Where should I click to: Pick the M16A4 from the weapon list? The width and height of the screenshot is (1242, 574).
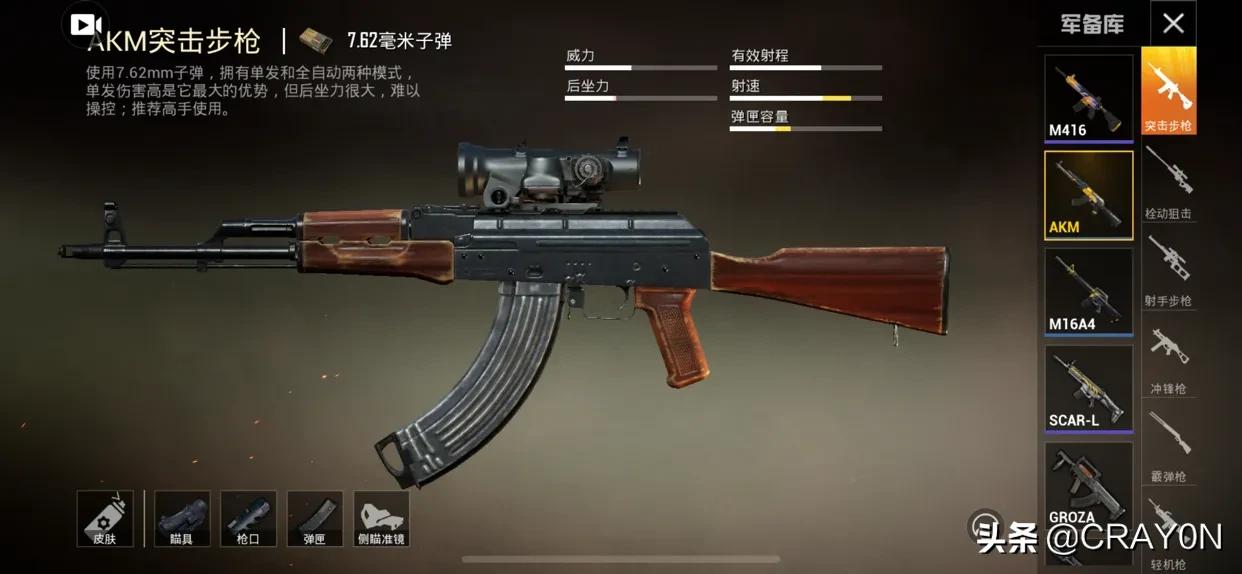(x=1088, y=291)
